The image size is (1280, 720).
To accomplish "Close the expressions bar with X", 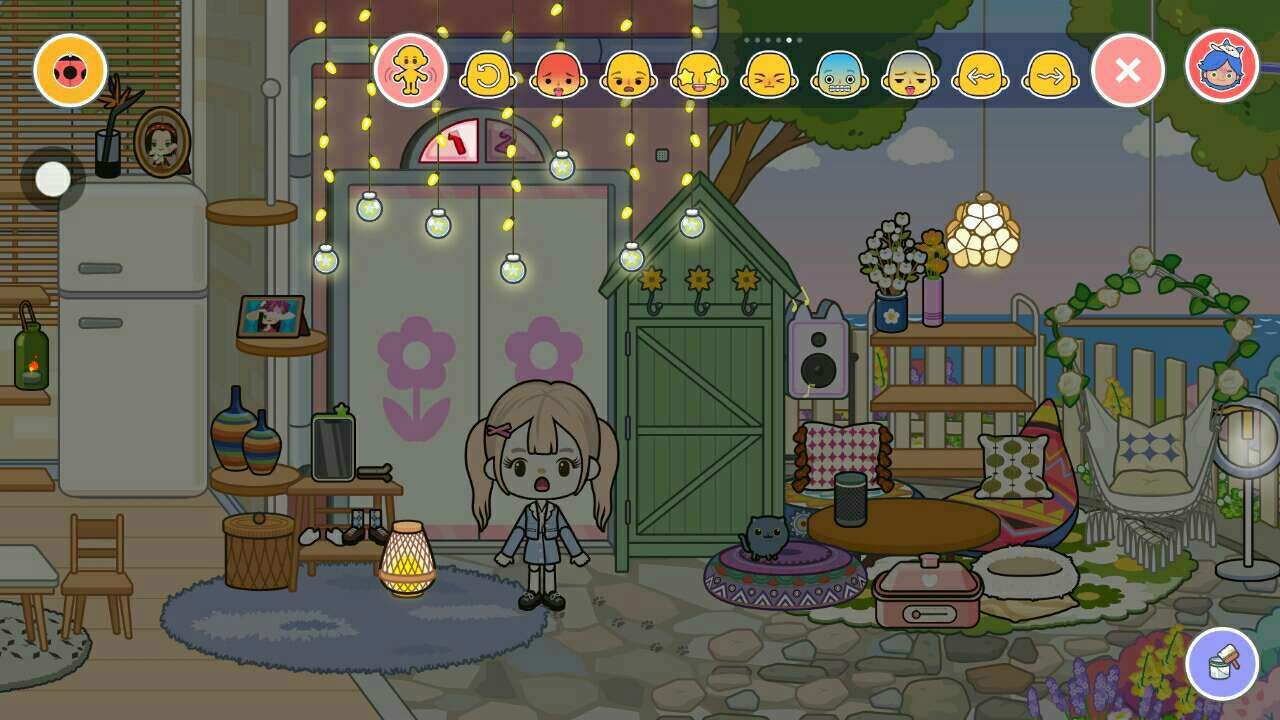I will click(1128, 70).
